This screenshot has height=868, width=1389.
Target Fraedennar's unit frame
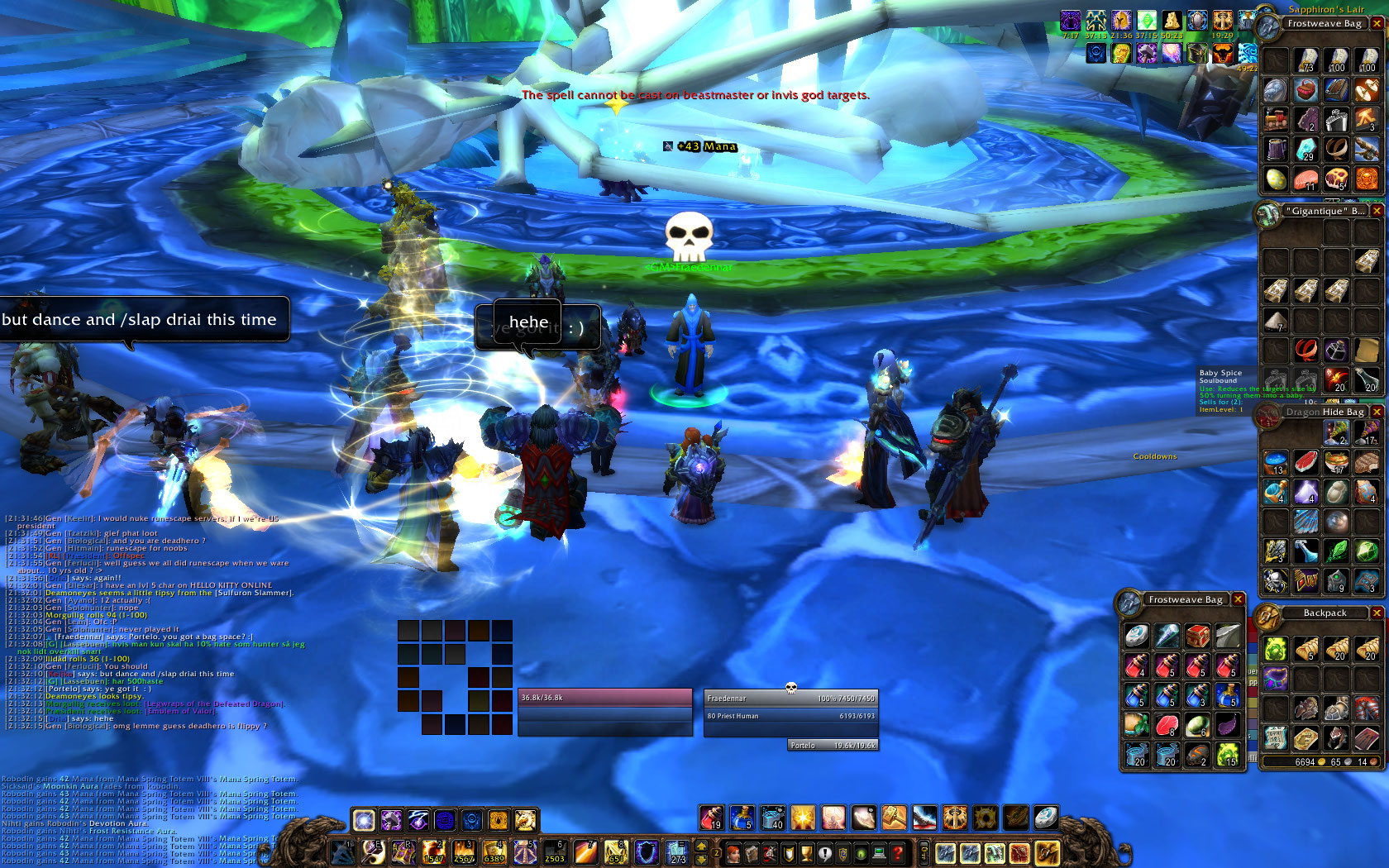(x=790, y=699)
